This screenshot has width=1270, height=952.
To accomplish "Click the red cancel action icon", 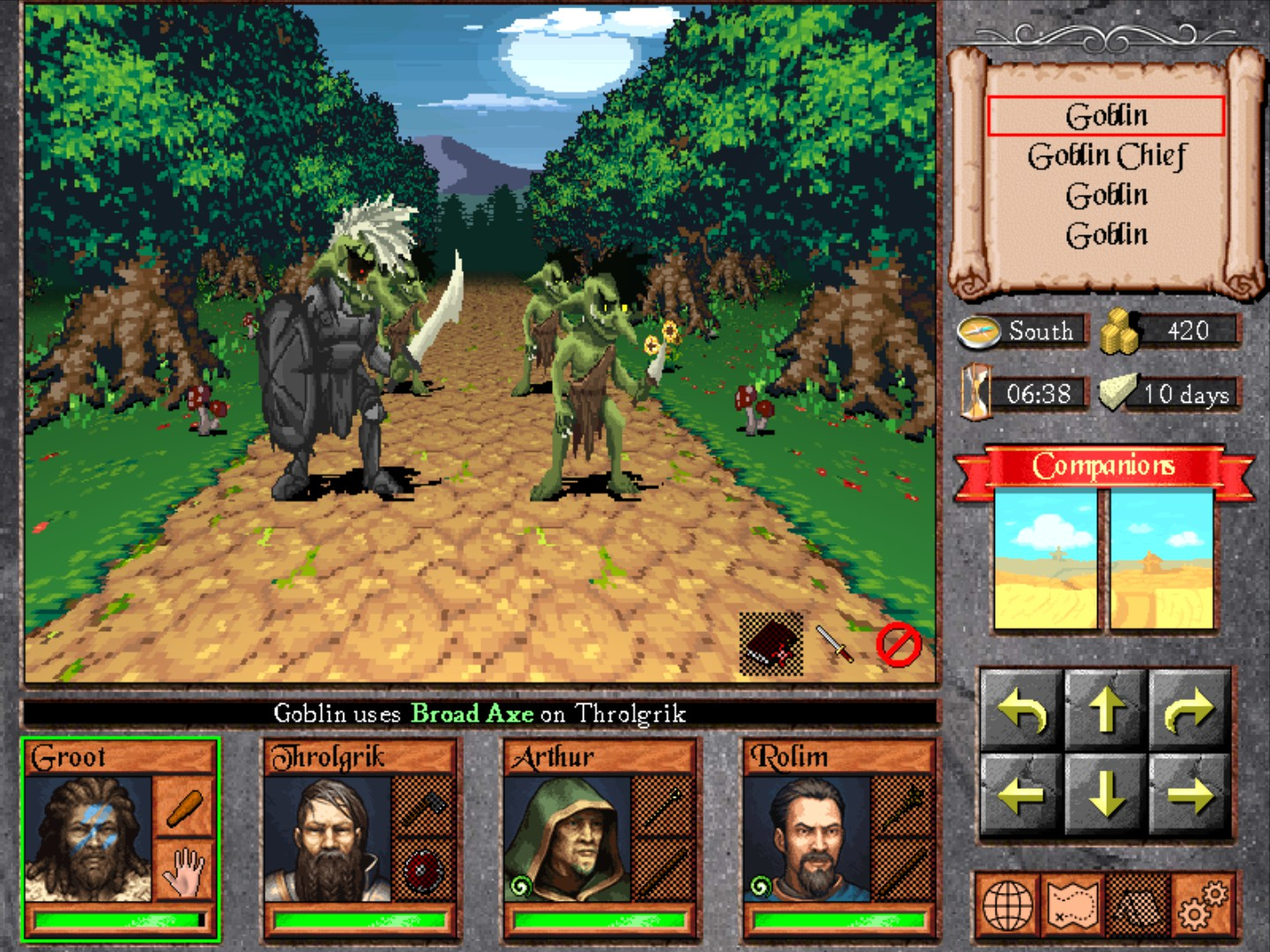I will point(898,644).
